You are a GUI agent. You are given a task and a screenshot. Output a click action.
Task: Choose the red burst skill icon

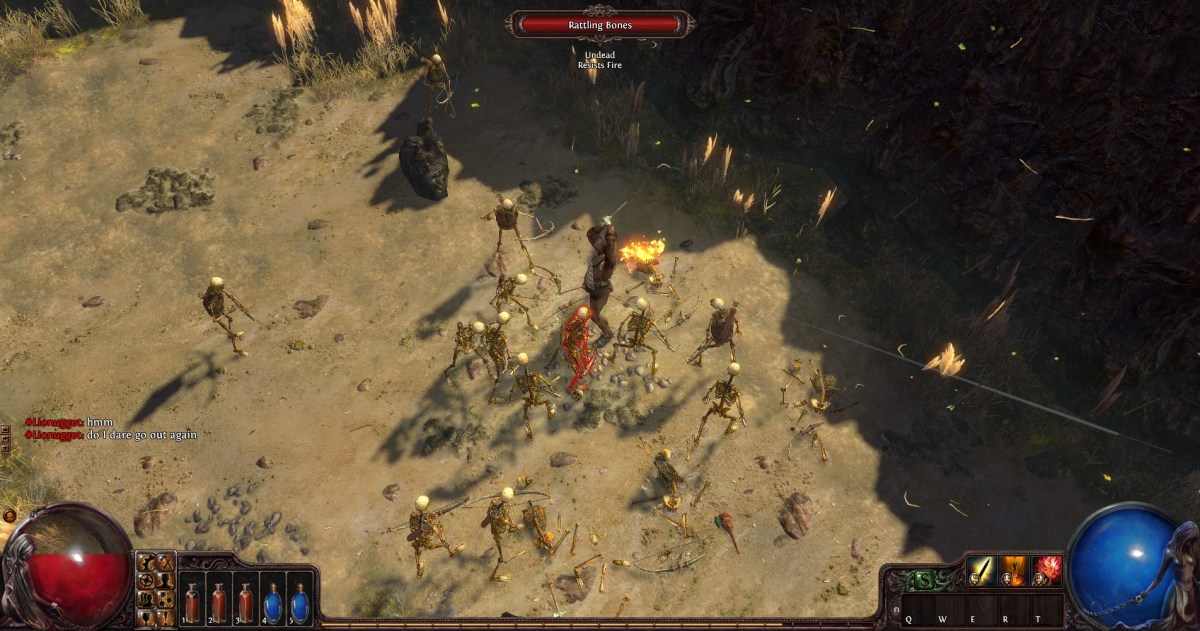(1047, 571)
